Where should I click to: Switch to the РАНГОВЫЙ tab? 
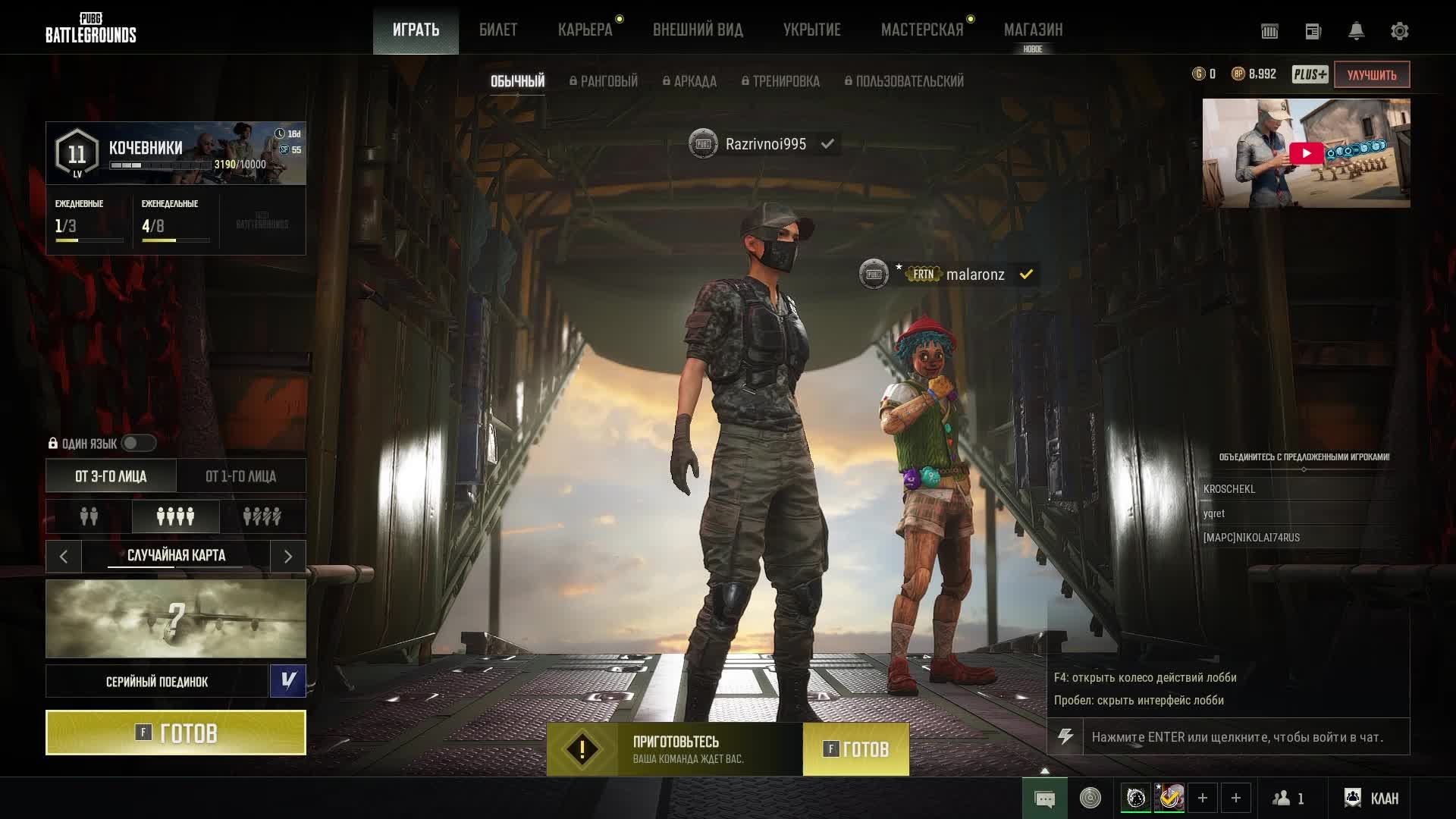click(x=606, y=81)
